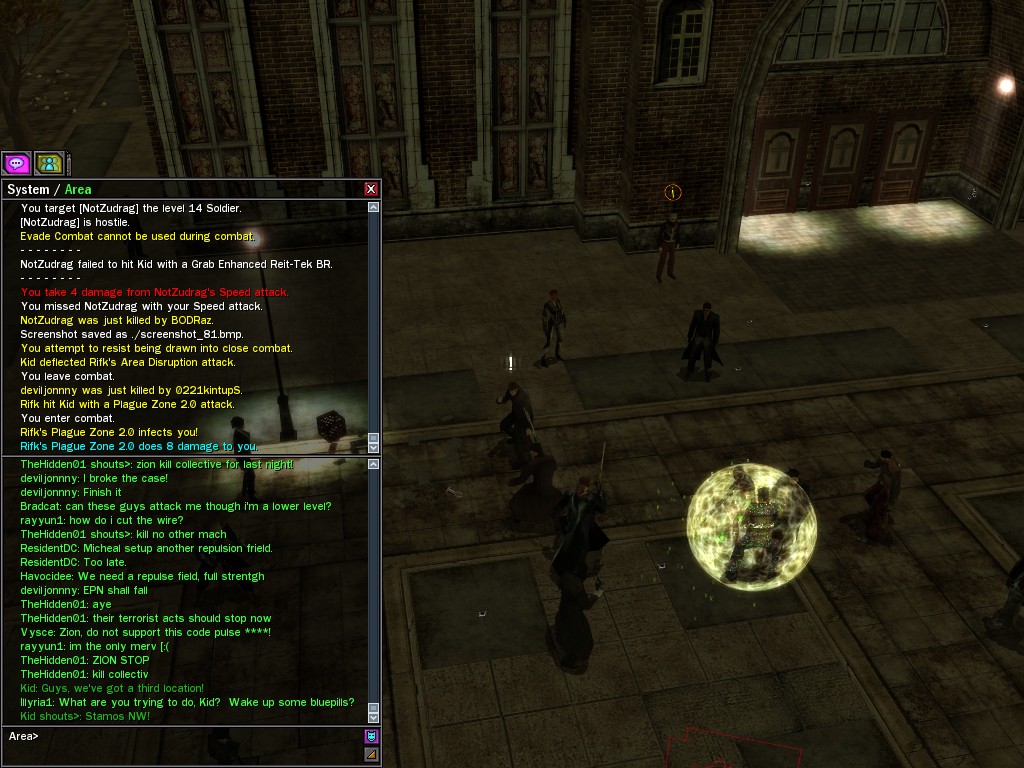Select the System tab label in chat header
This screenshot has height=768, width=1024.
coord(28,190)
